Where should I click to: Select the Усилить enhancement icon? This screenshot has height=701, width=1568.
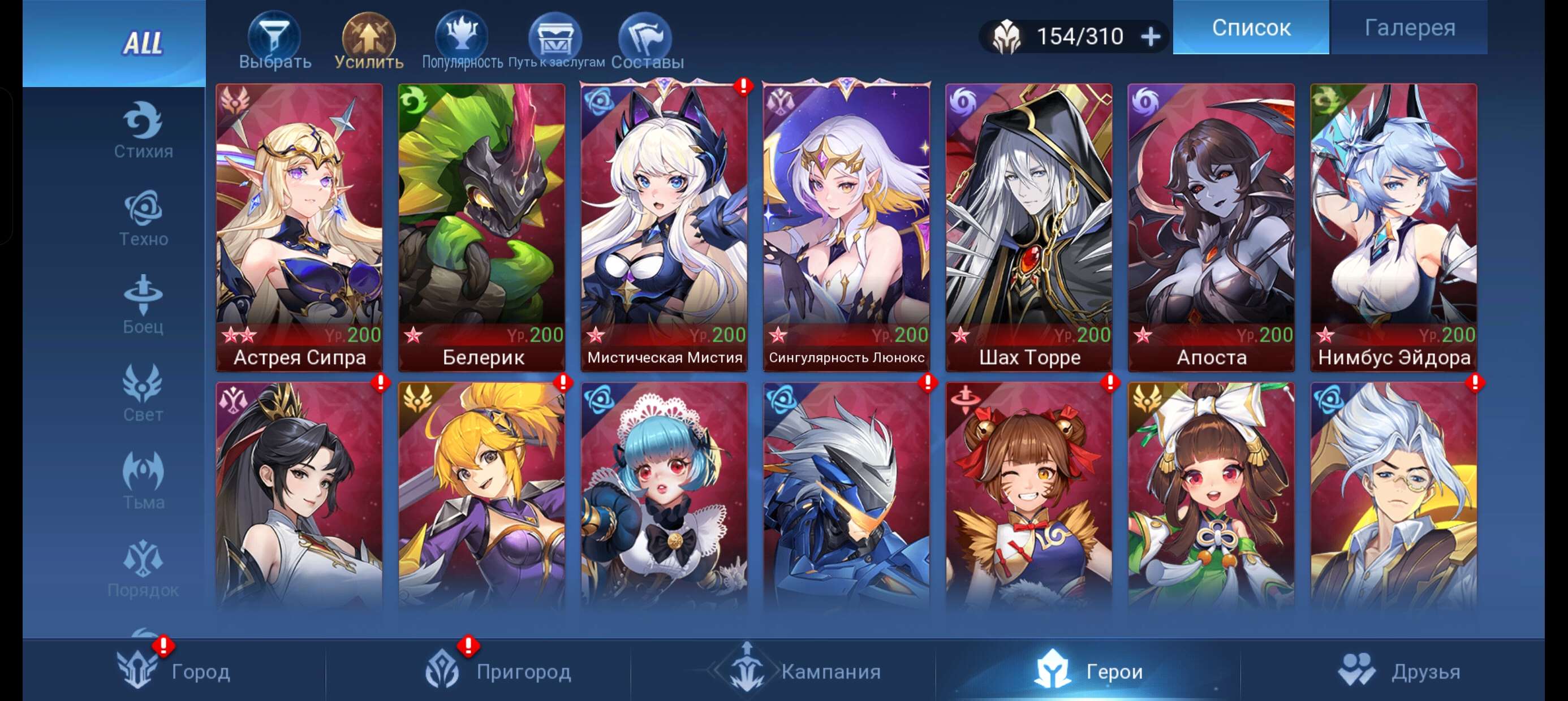tap(369, 37)
